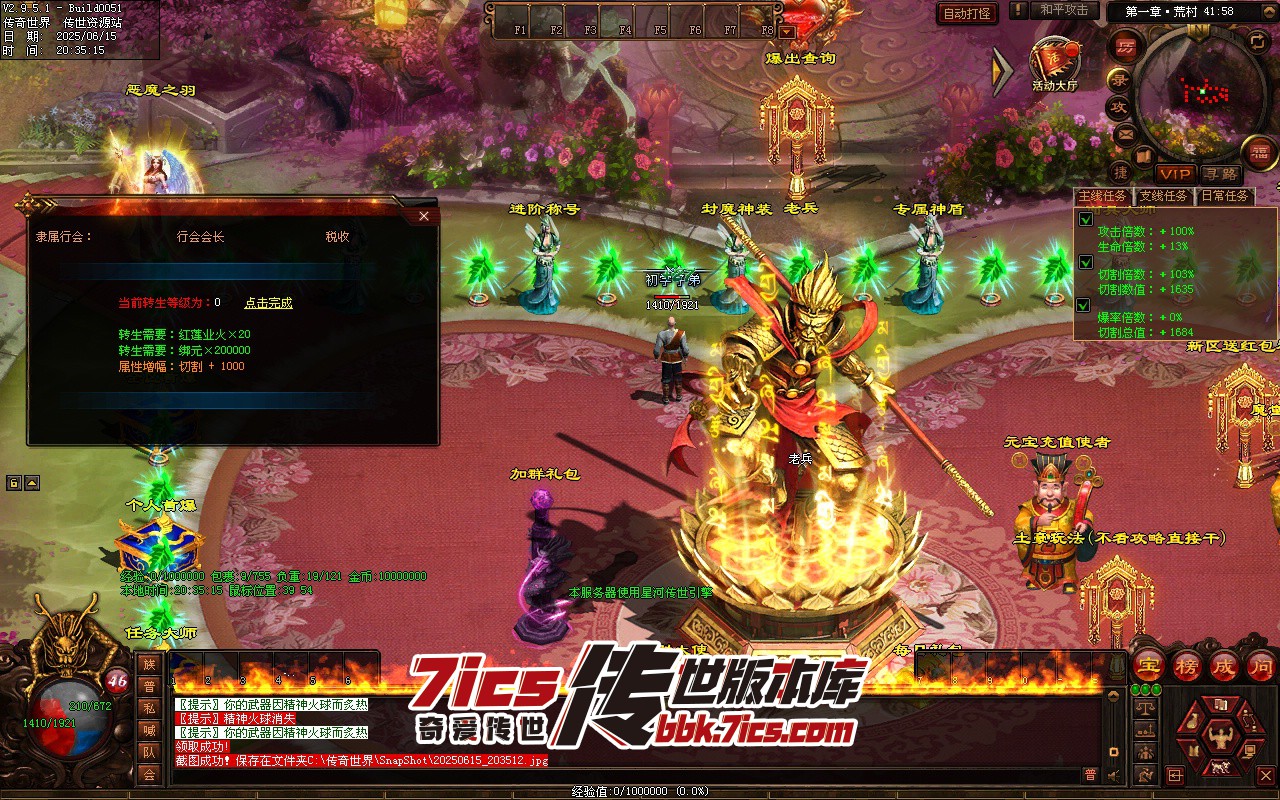
Task: Switch to 支线任务 side quests tab
Action: pyautogui.click(x=1163, y=196)
